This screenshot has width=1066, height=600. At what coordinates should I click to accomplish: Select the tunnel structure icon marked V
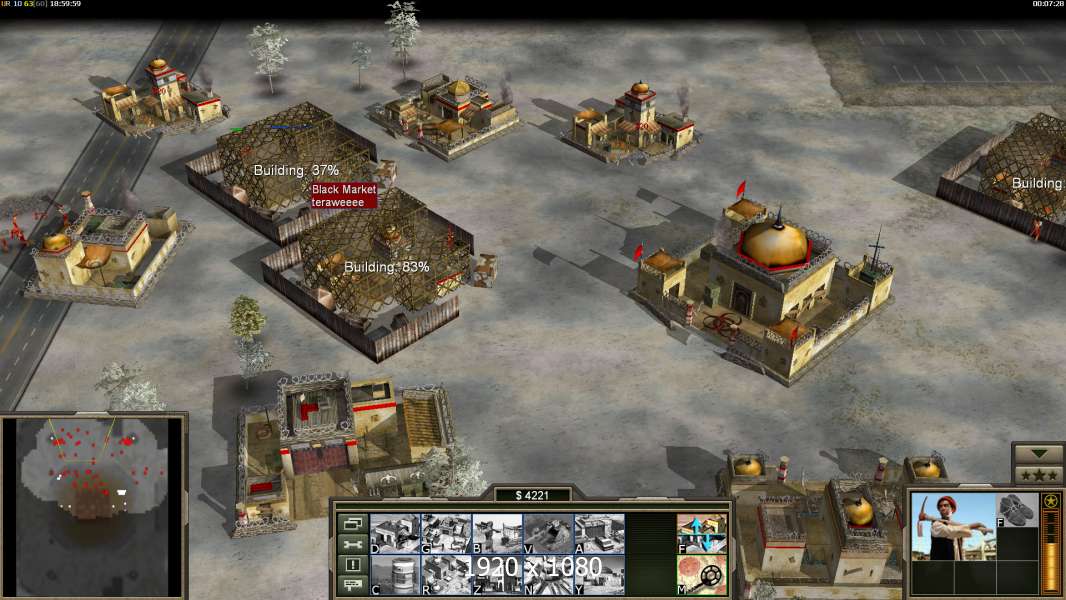548,533
